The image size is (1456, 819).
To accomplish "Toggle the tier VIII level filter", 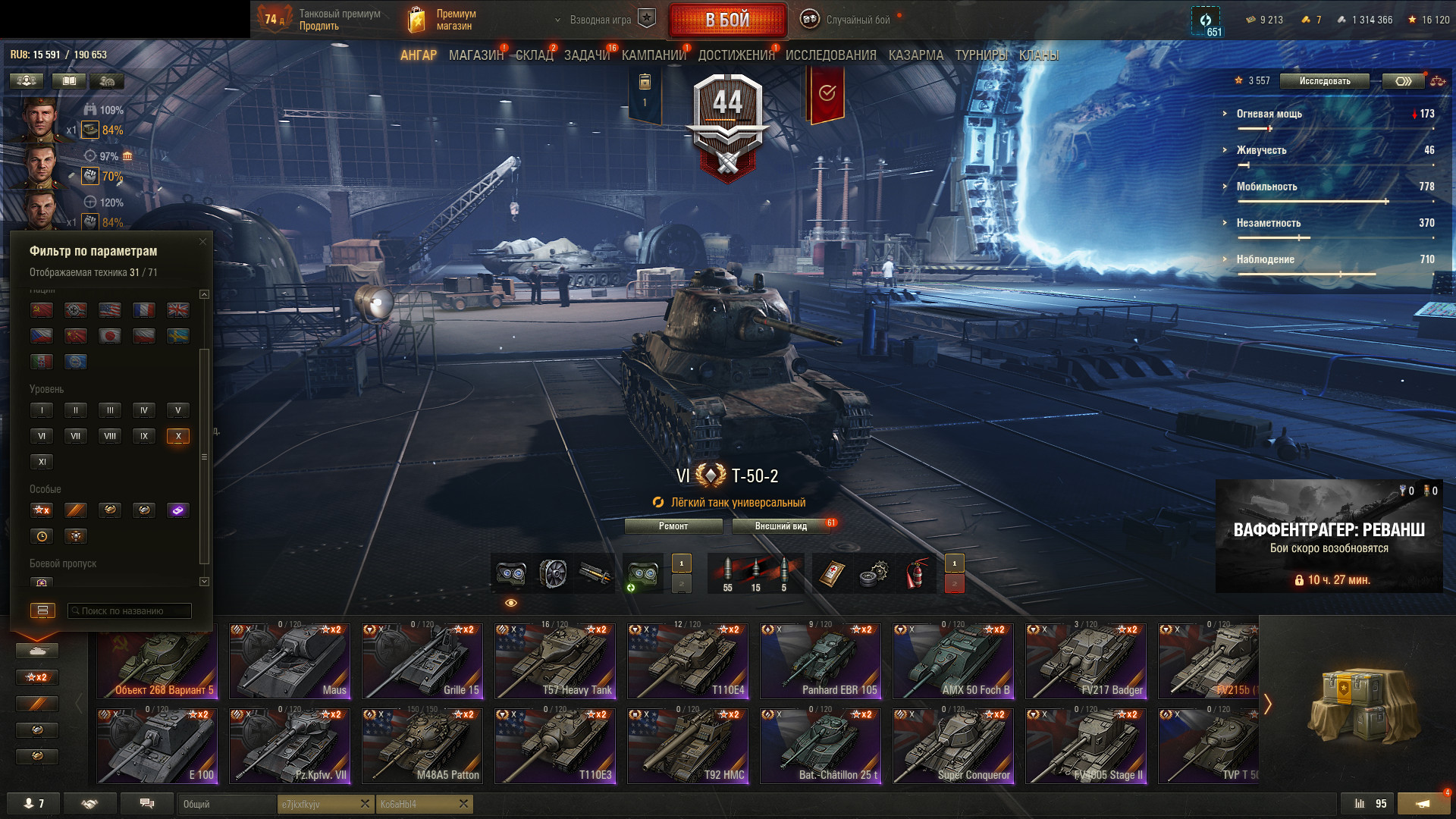I will click(x=110, y=436).
